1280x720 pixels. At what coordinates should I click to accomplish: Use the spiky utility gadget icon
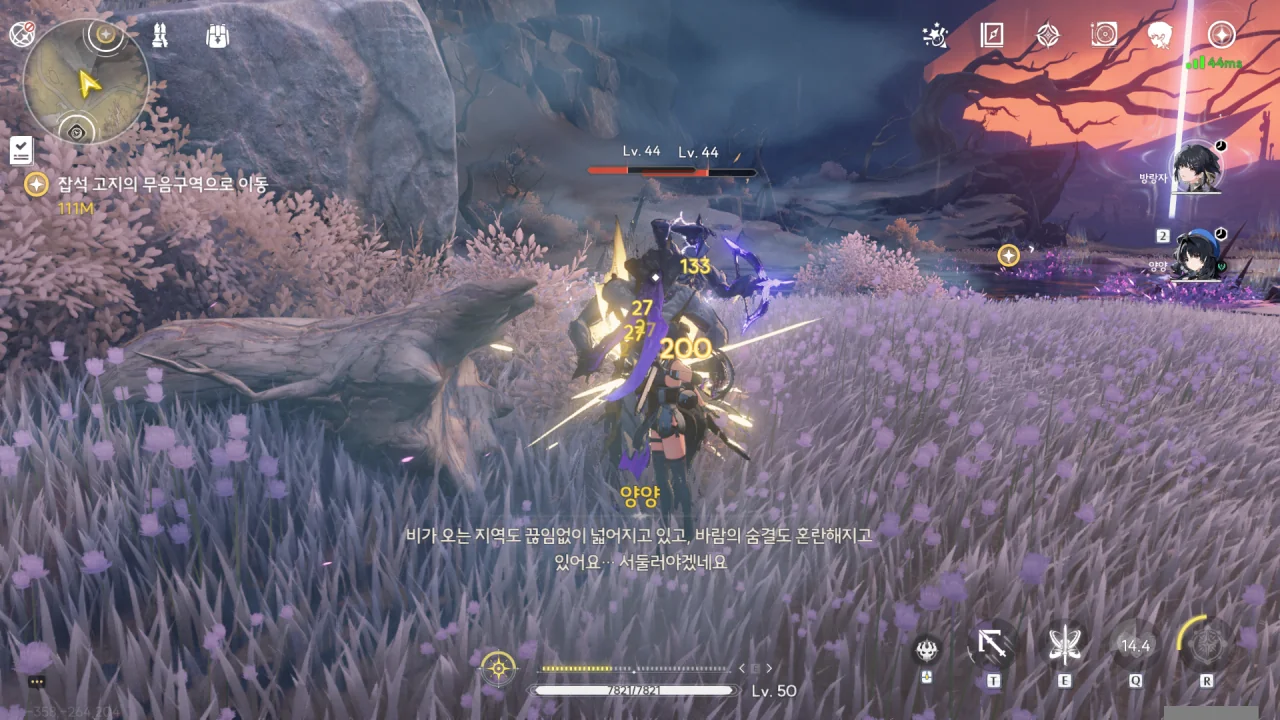[927, 649]
